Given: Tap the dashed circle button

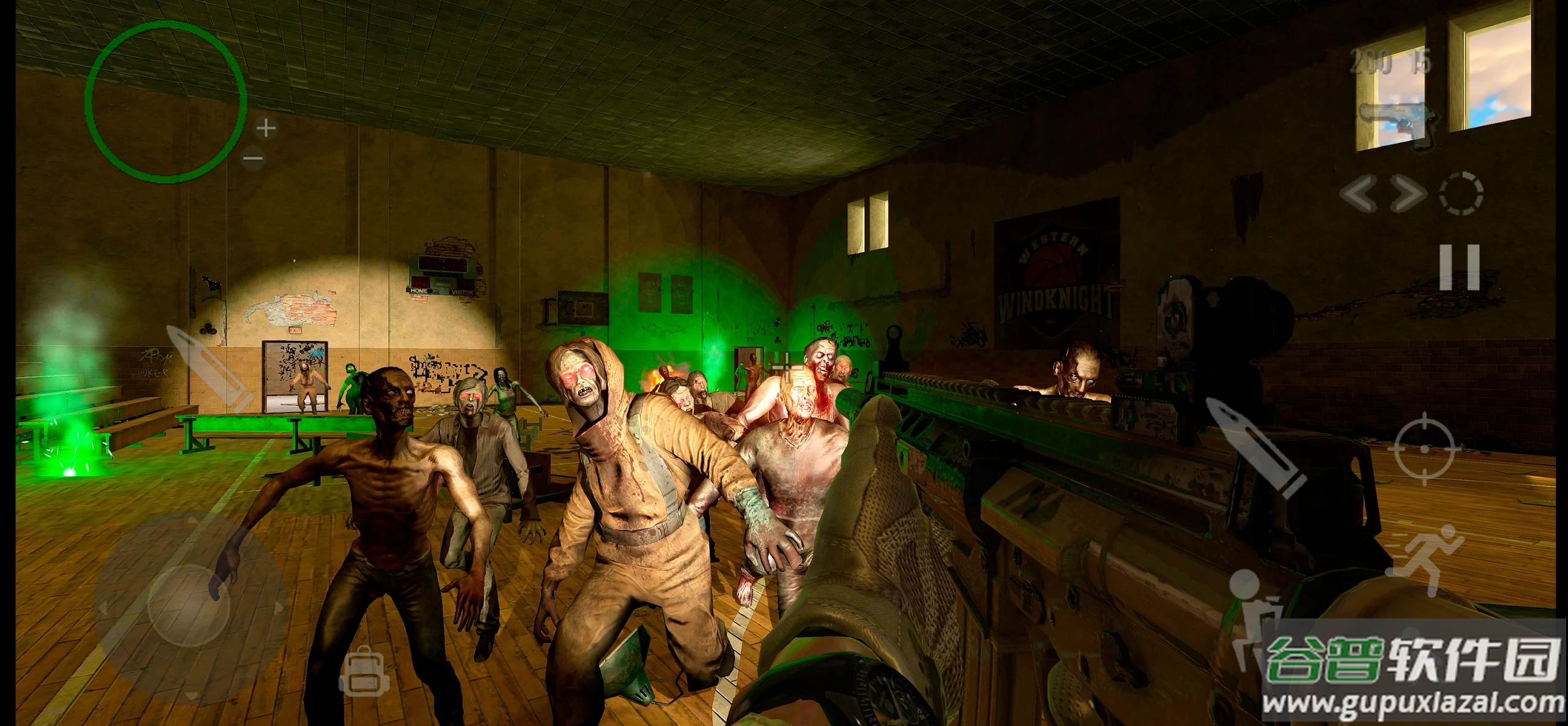Looking at the screenshot, I should pos(1460,194).
